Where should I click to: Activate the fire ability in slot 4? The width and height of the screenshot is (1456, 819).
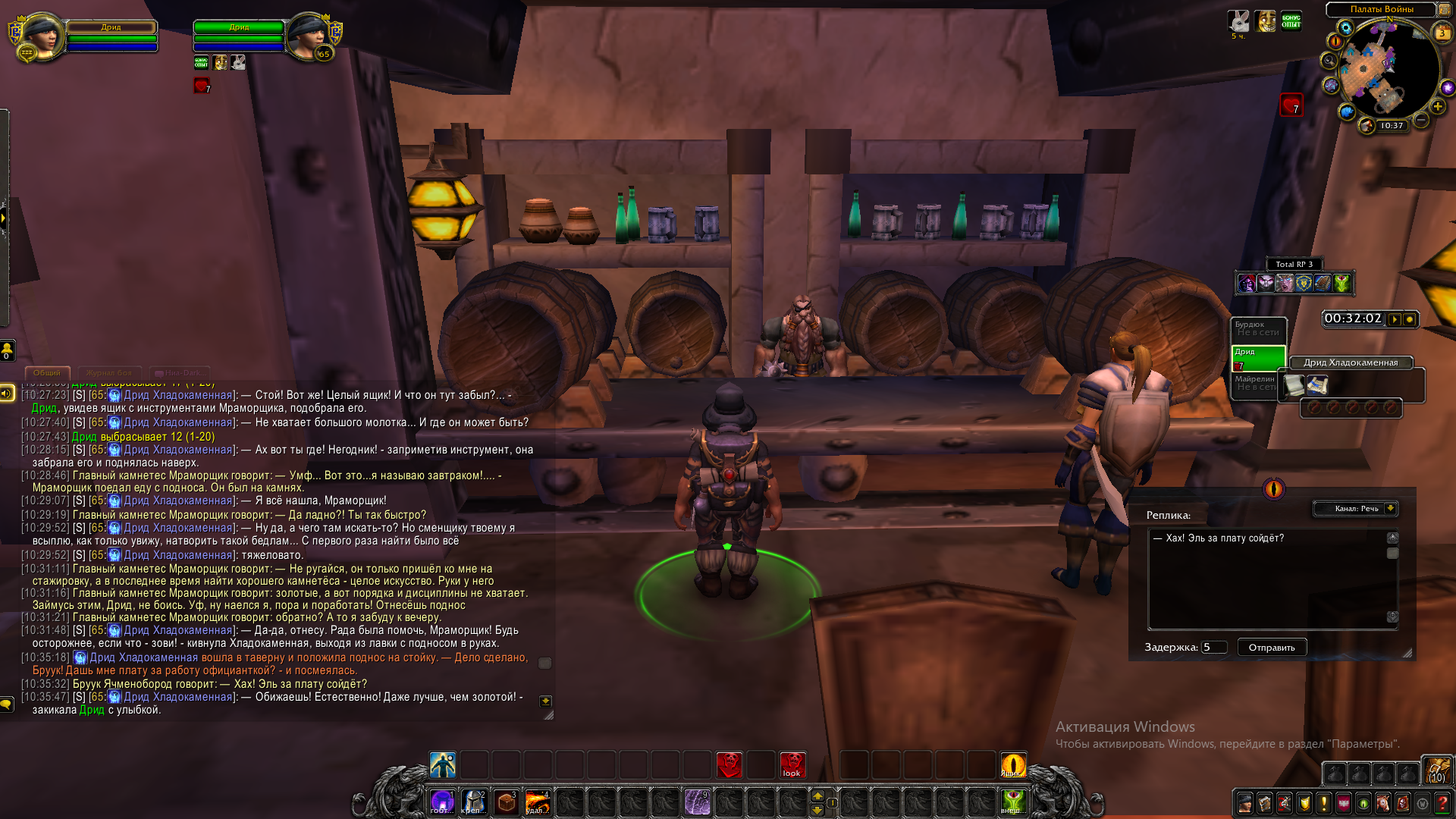point(538,802)
